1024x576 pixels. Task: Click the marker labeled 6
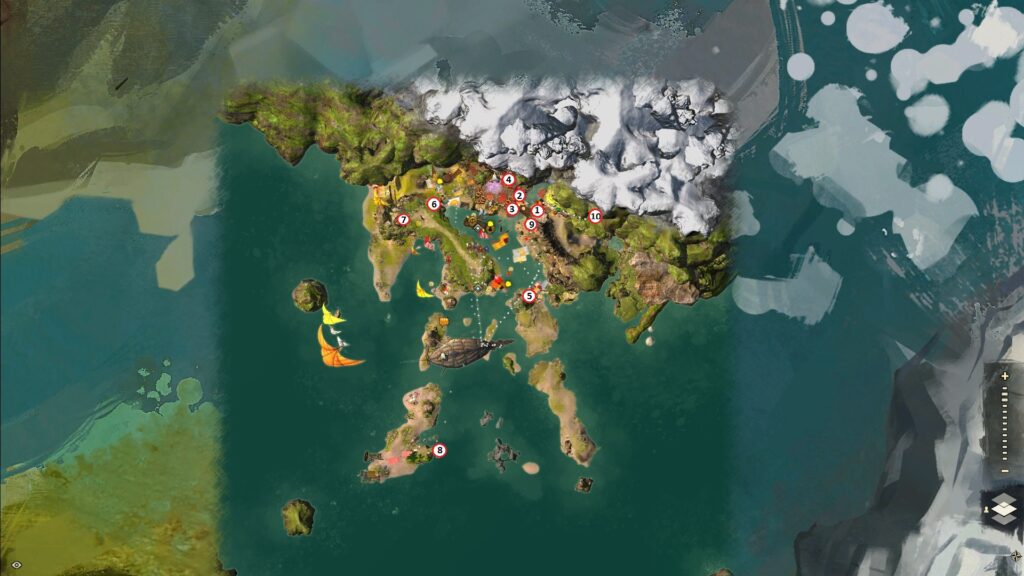434,203
